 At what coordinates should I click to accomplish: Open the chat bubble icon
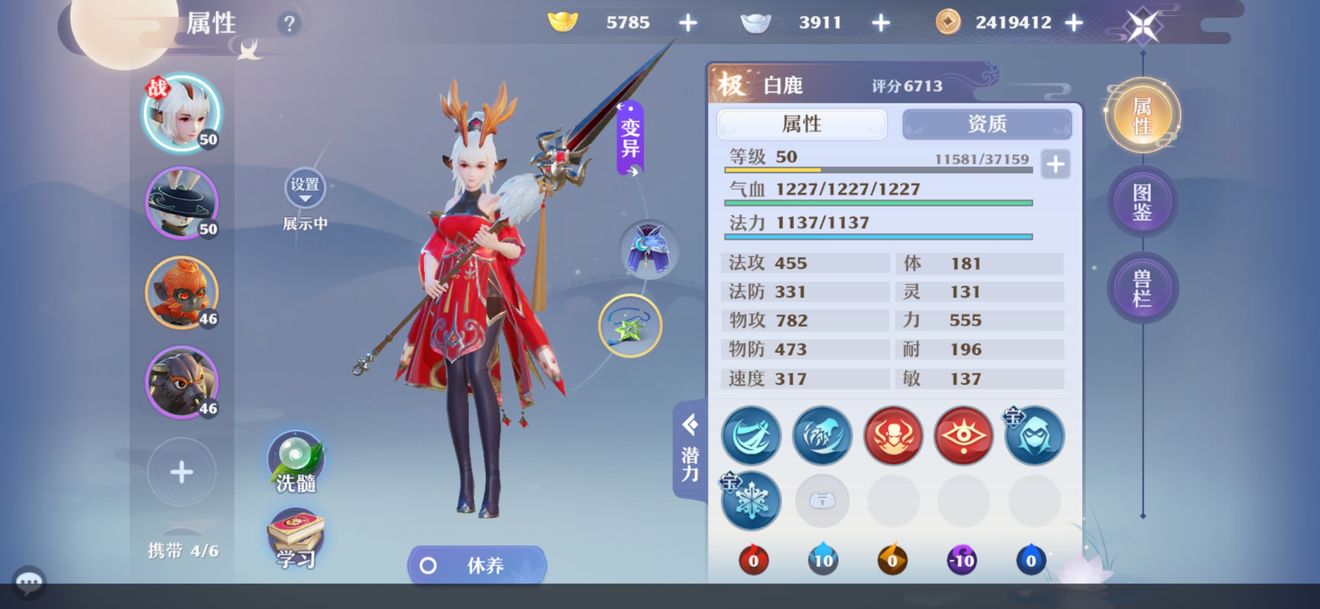(x=28, y=583)
